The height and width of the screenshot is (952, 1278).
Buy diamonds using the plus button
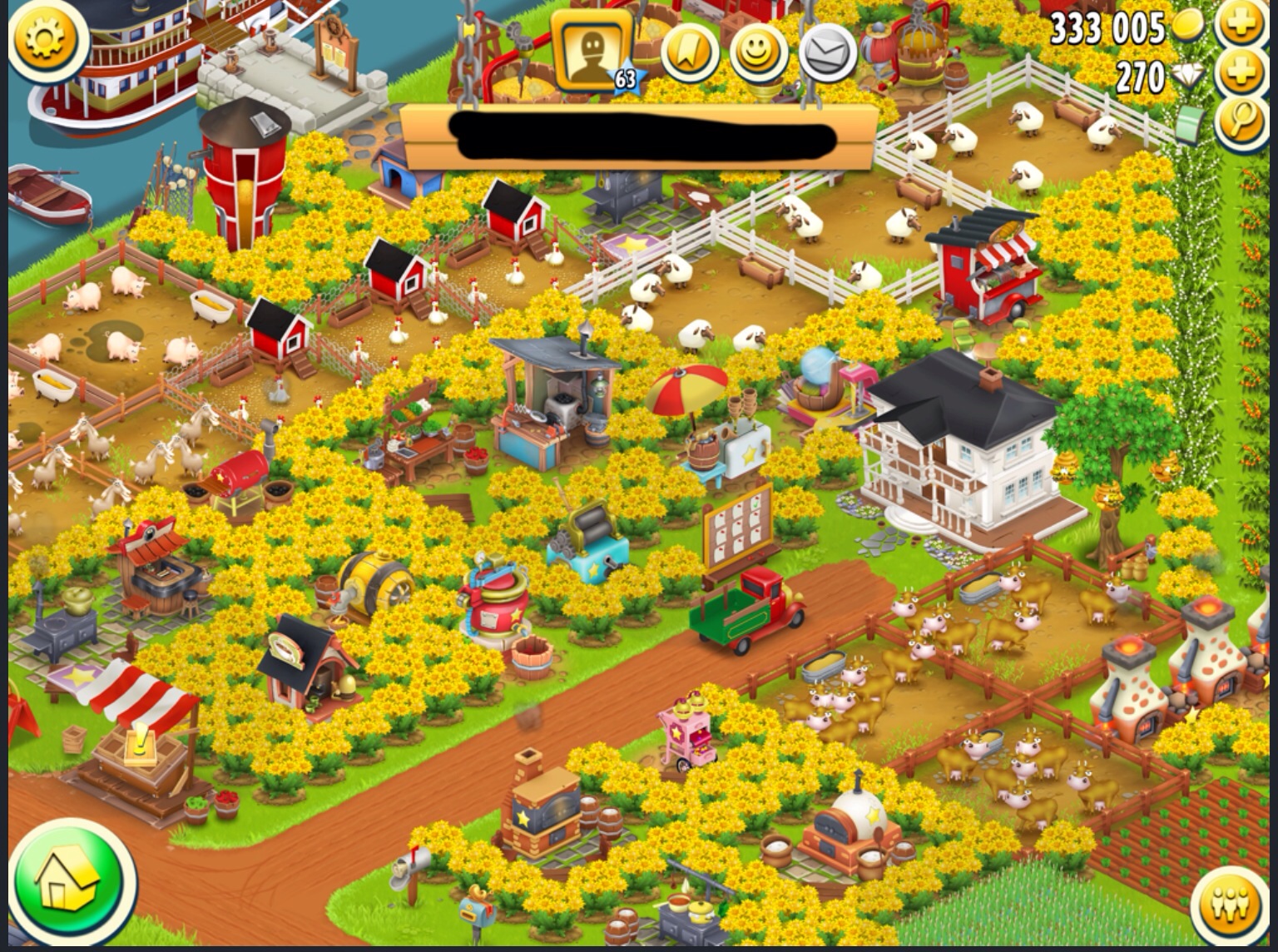click(x=1241, y=75)
